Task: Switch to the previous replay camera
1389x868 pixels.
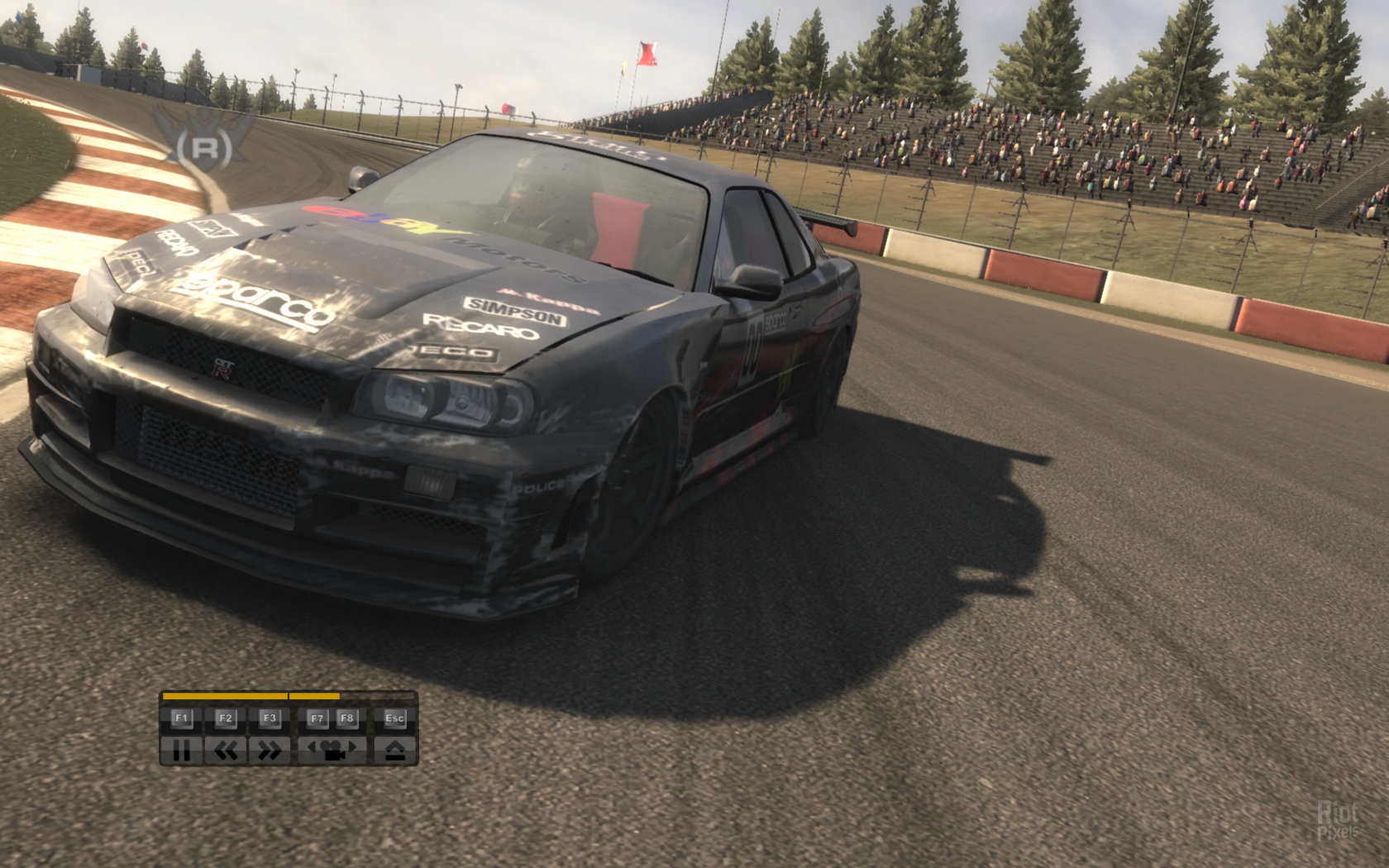Action: click(x=313, y=749)
